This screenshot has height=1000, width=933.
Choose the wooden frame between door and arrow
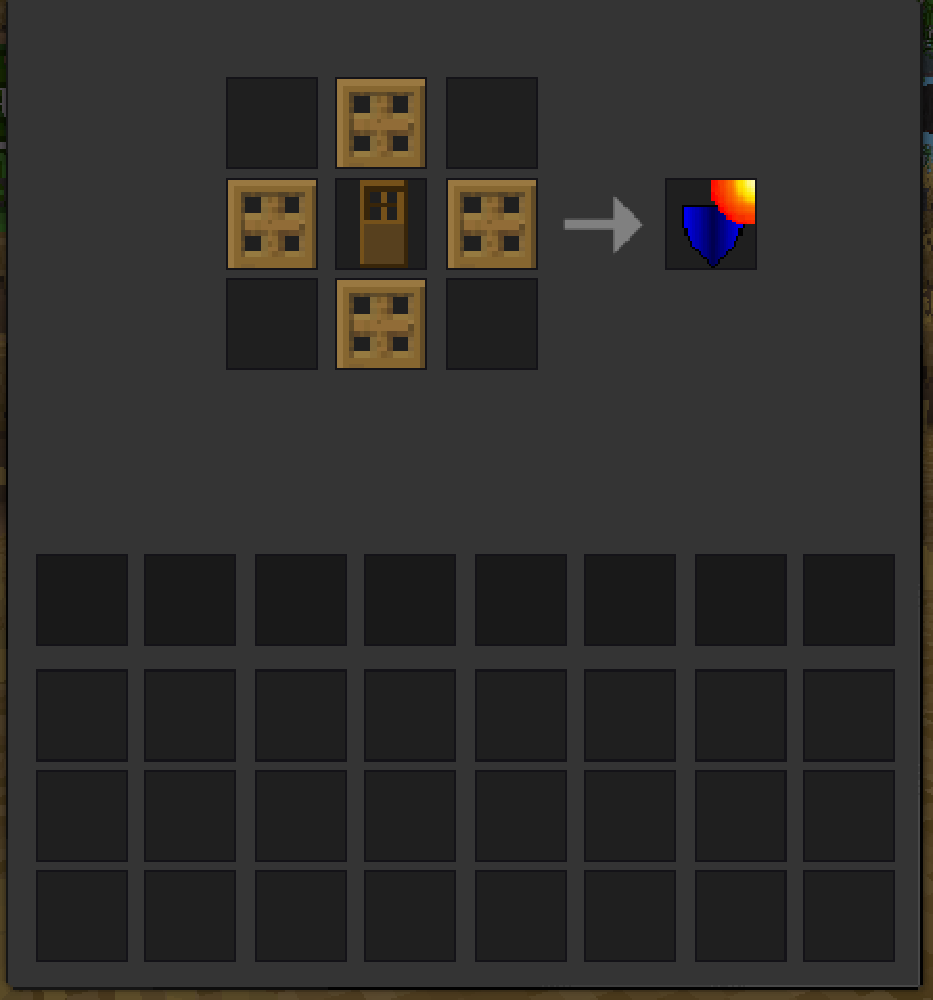[492, 224]
